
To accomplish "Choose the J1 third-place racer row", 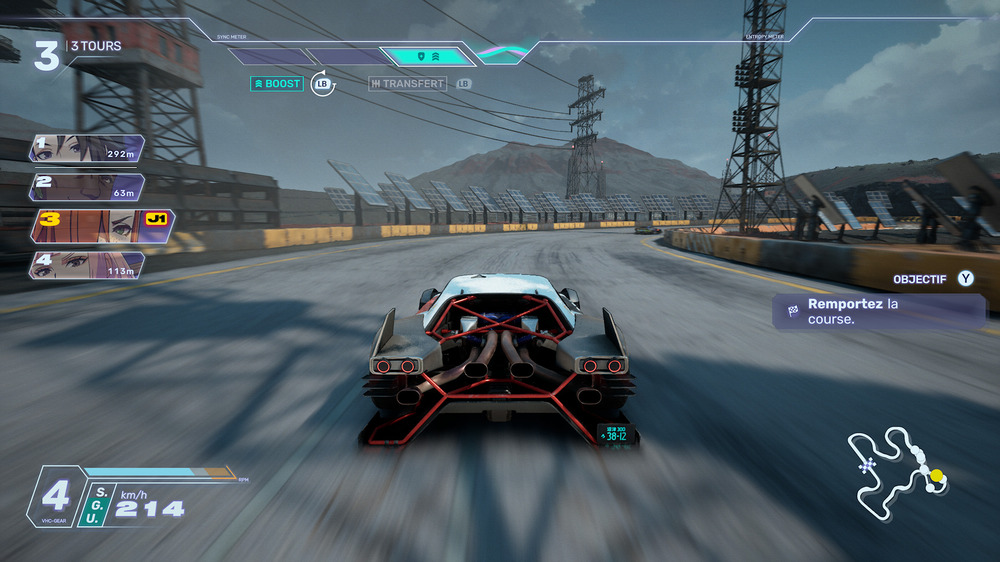I will 102,226.
